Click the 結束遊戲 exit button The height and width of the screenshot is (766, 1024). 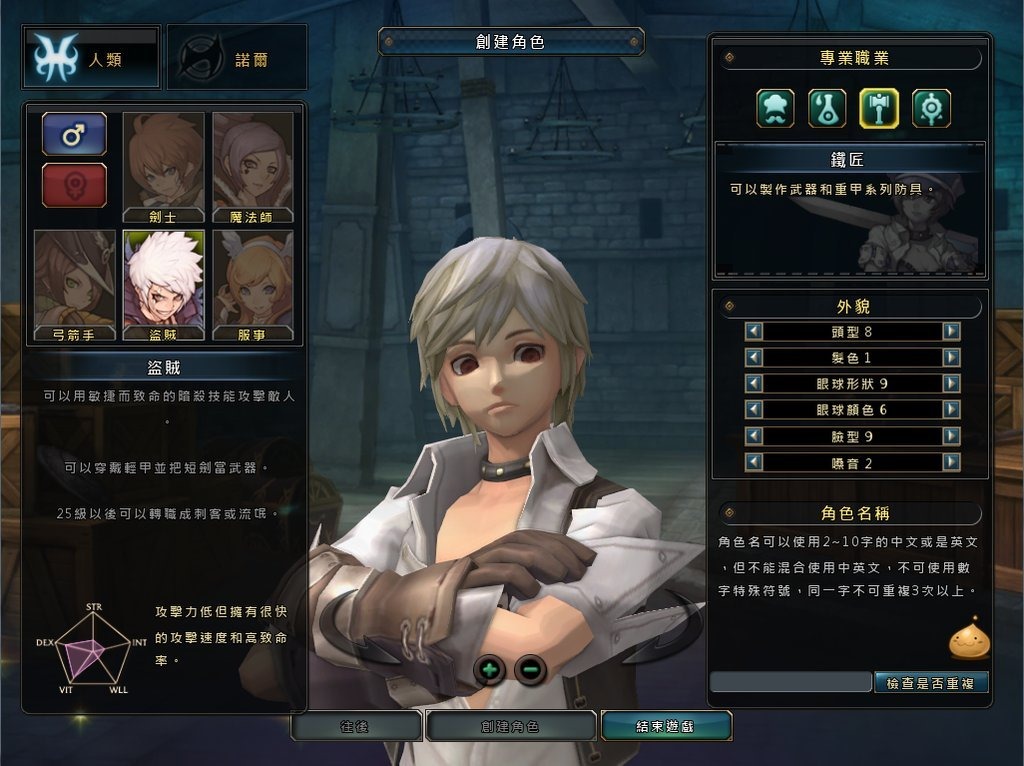pyautogui.click(x=666, y=727)
